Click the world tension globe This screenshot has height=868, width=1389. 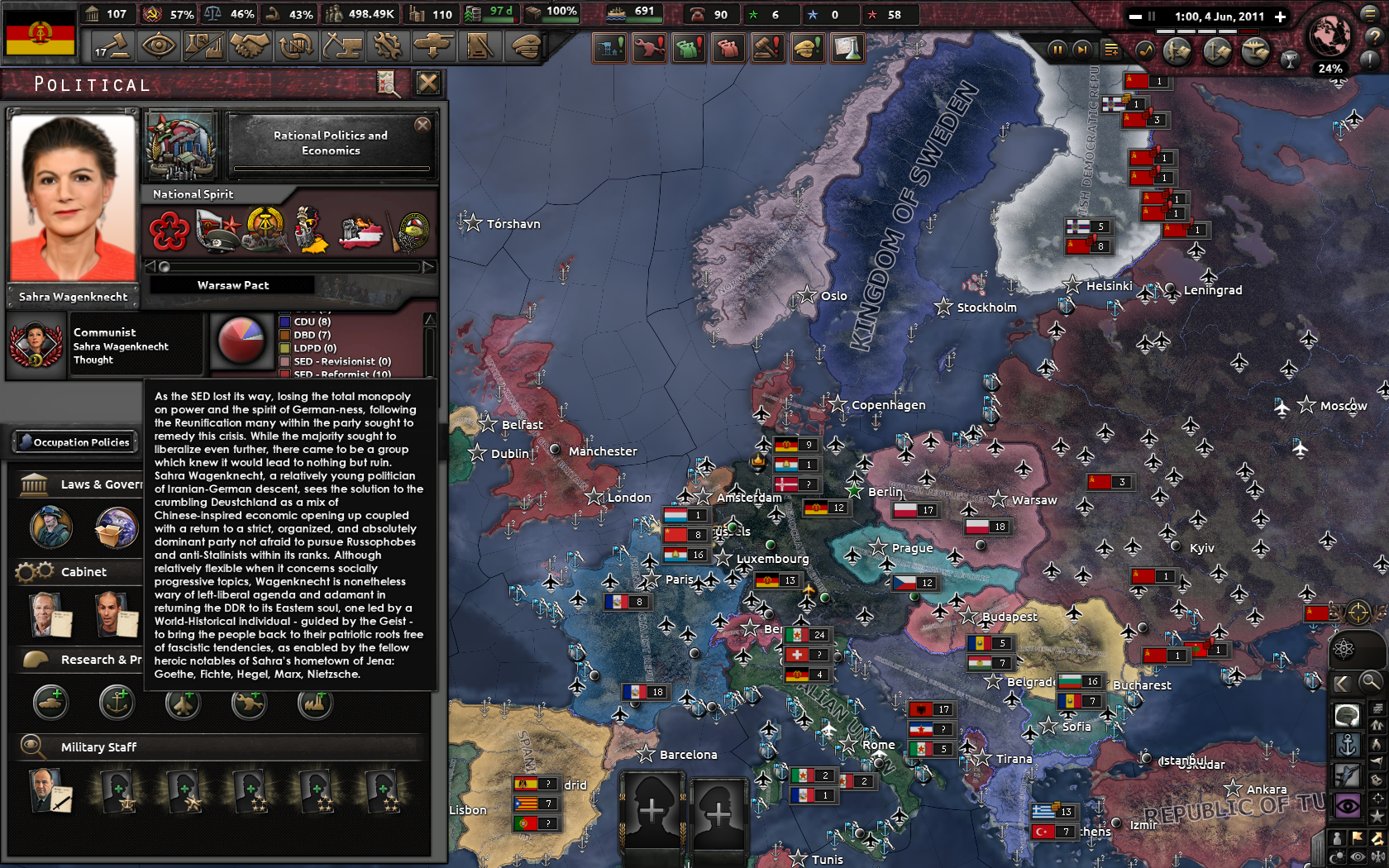[1329, 36]
